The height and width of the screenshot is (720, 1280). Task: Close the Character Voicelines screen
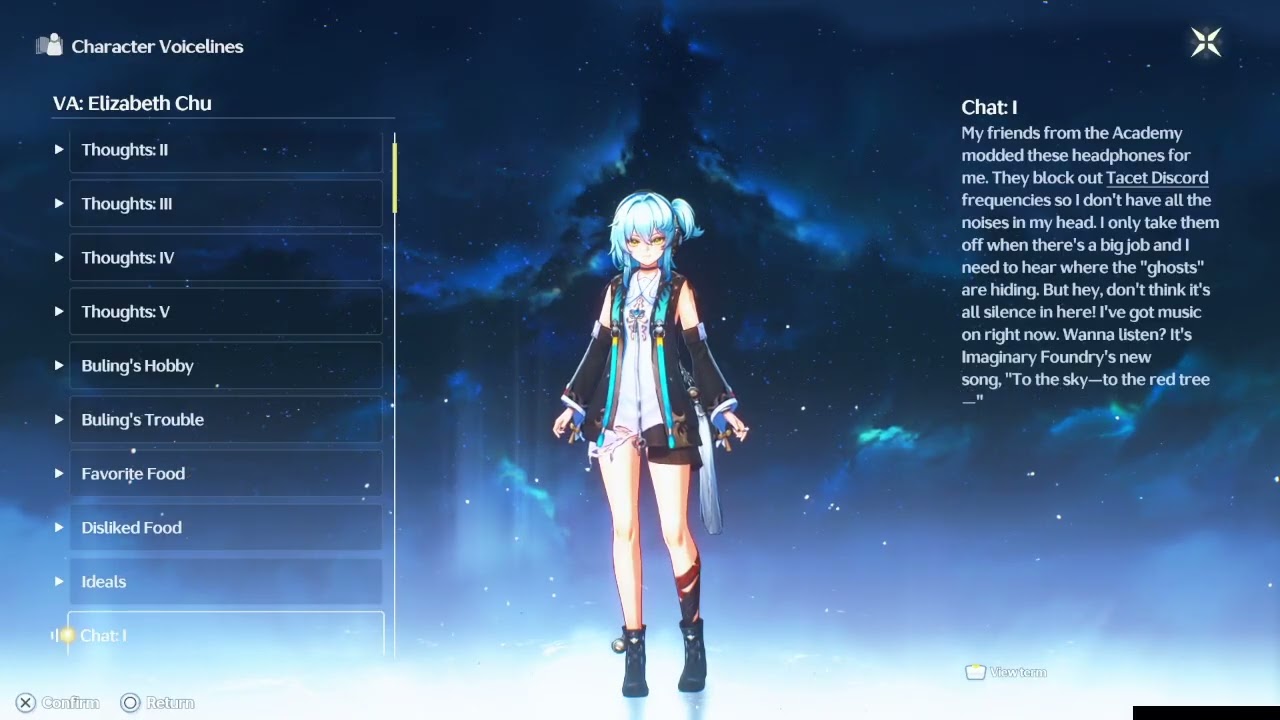1205,42
